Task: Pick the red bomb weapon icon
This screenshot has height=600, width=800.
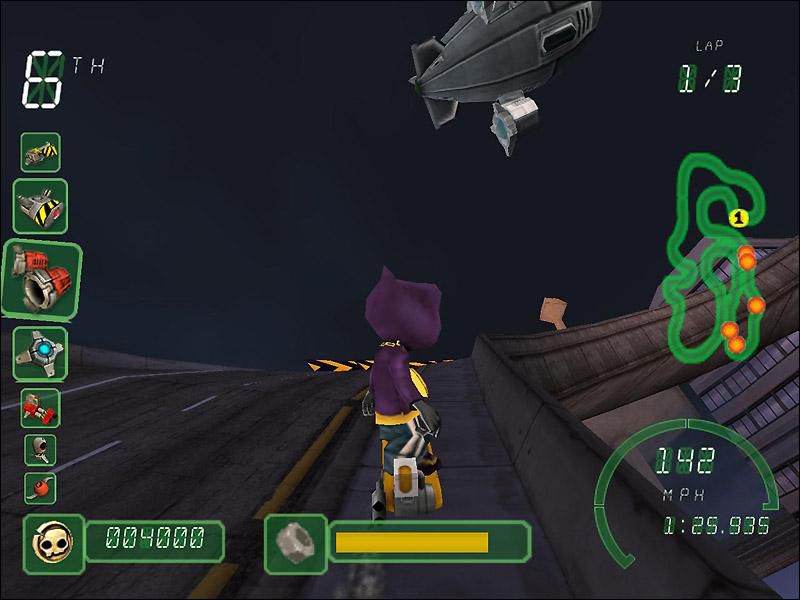Action: [40, 488]
